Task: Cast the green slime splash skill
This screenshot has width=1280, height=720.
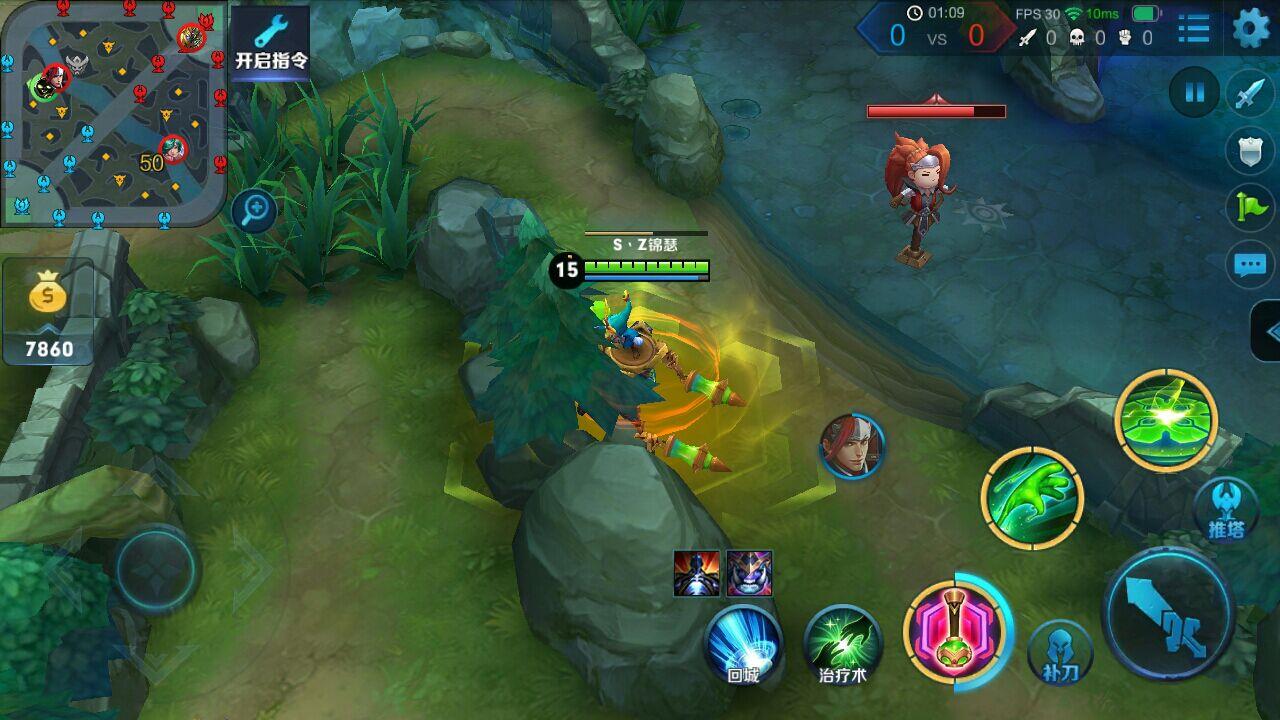Action: (1032, 497)
